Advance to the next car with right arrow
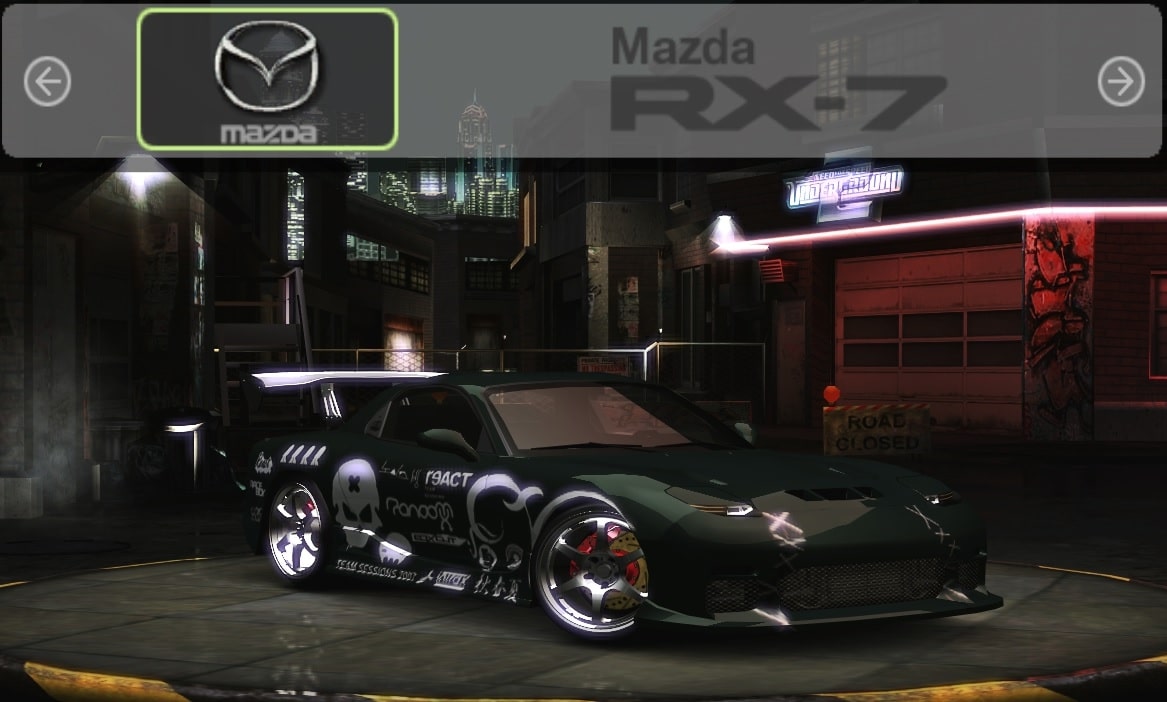 tap(1120, 81)
